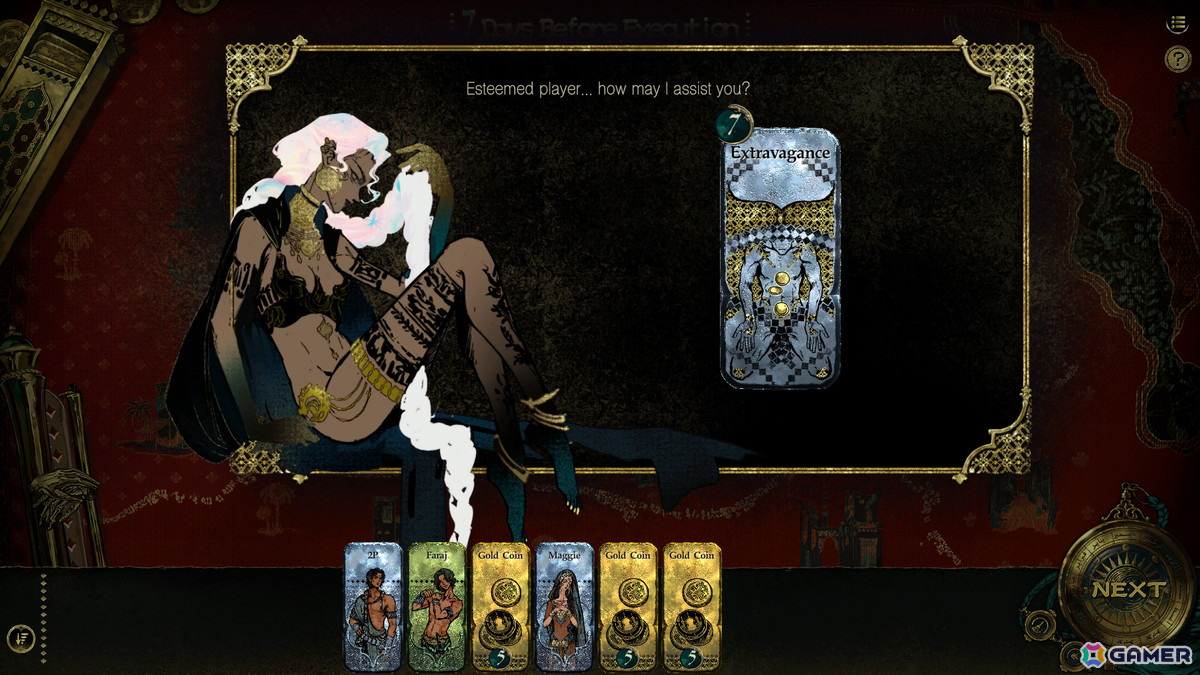Select the Extravagance card

(781, 259)
